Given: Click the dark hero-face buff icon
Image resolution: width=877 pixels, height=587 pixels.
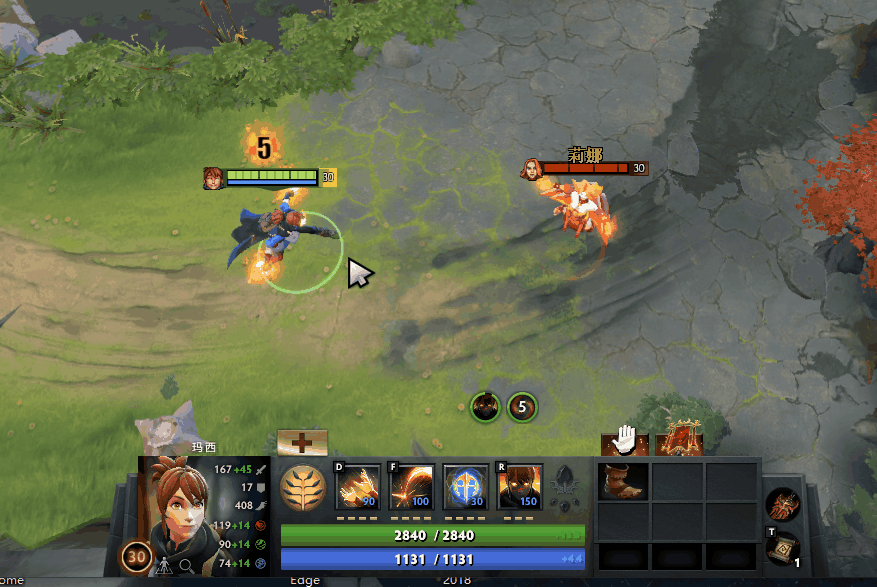Looking at the screenshot, I should 486,407.
